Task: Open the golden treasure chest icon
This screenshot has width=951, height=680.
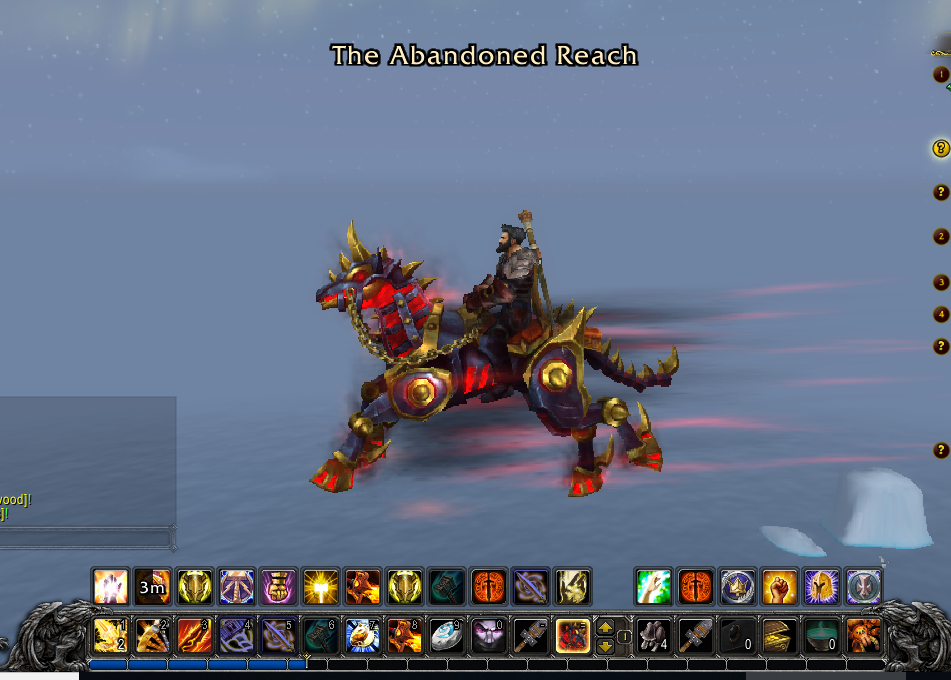Action: [779, 636]
